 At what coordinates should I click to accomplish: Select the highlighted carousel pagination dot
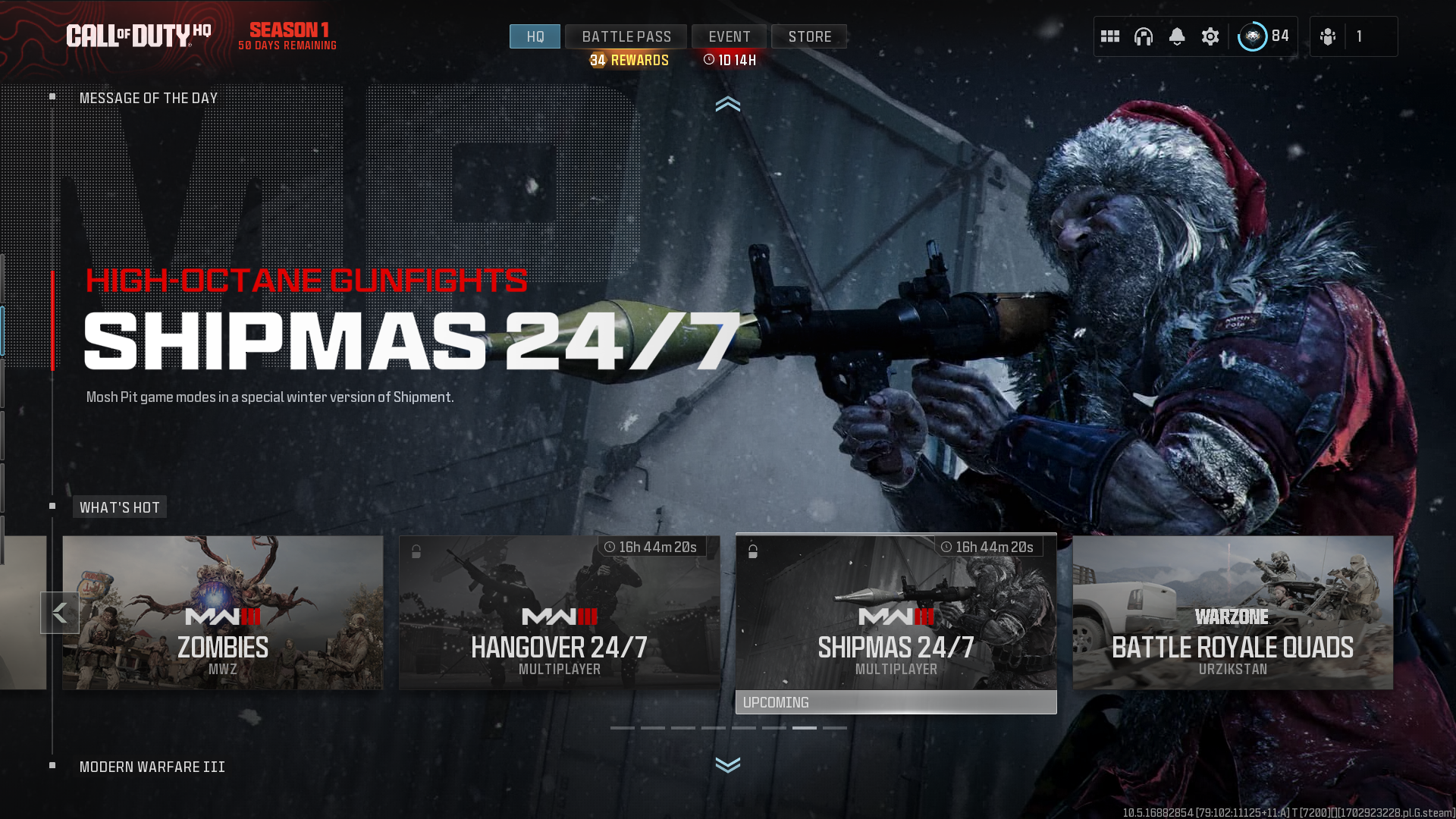(805, 727)
